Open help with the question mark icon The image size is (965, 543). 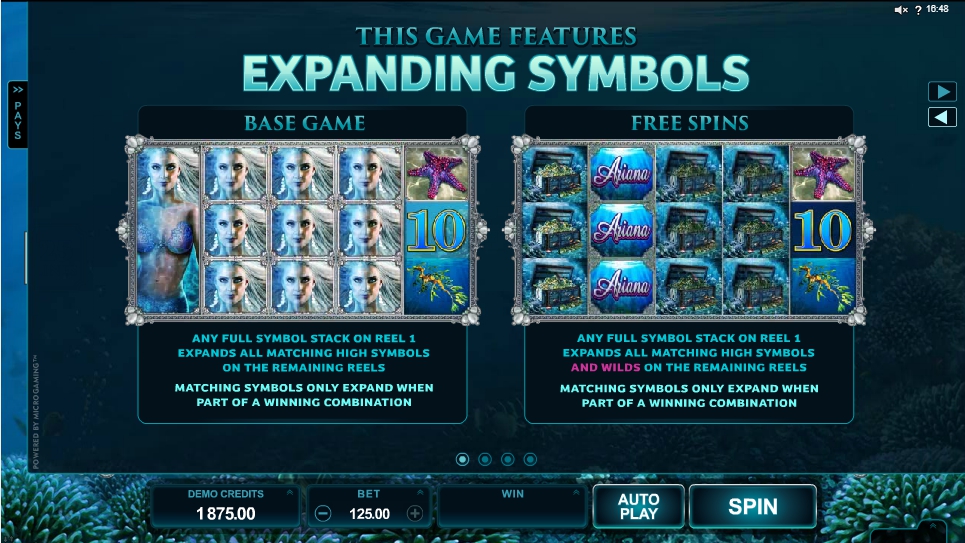point(917,9)
